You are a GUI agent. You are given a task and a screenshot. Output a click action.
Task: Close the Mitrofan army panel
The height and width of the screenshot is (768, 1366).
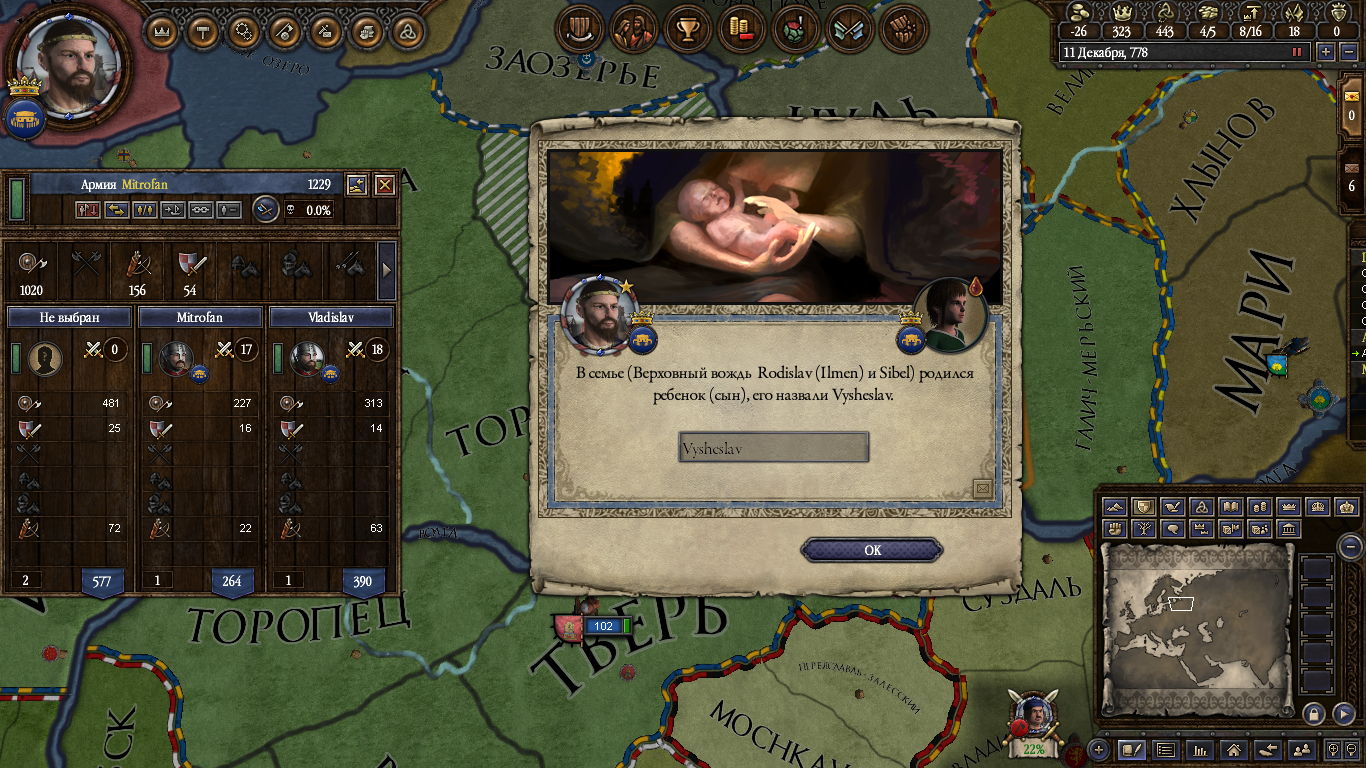click(385, 185)
